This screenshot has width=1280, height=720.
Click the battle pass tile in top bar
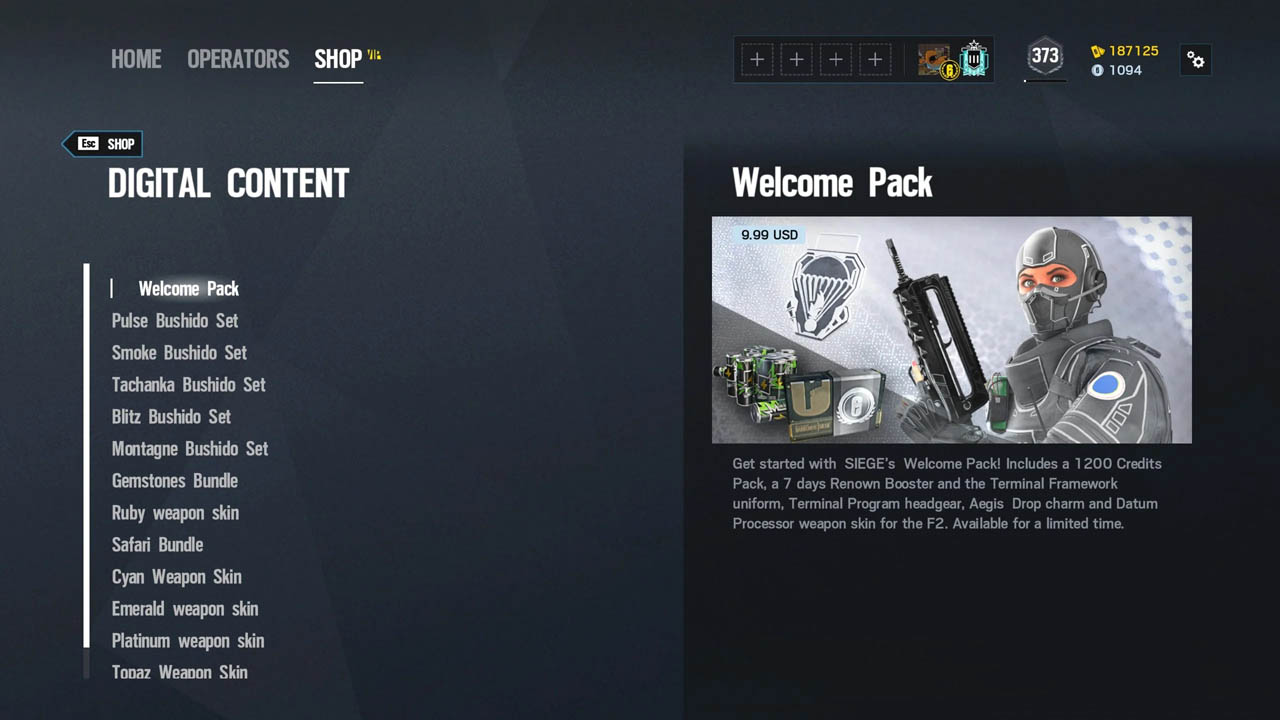coord(931,60)
